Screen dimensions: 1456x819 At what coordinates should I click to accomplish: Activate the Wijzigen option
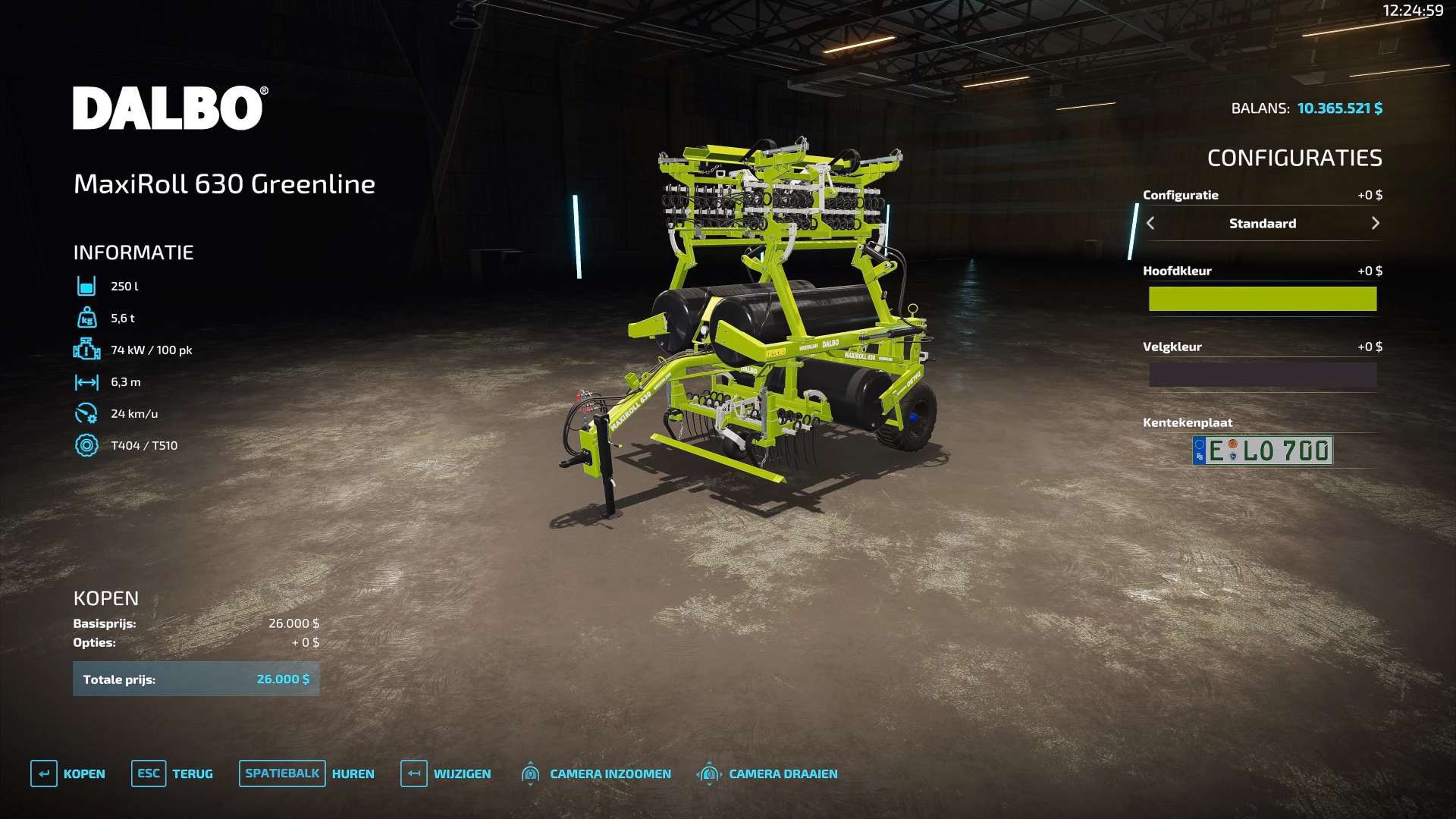pos(446,773)
